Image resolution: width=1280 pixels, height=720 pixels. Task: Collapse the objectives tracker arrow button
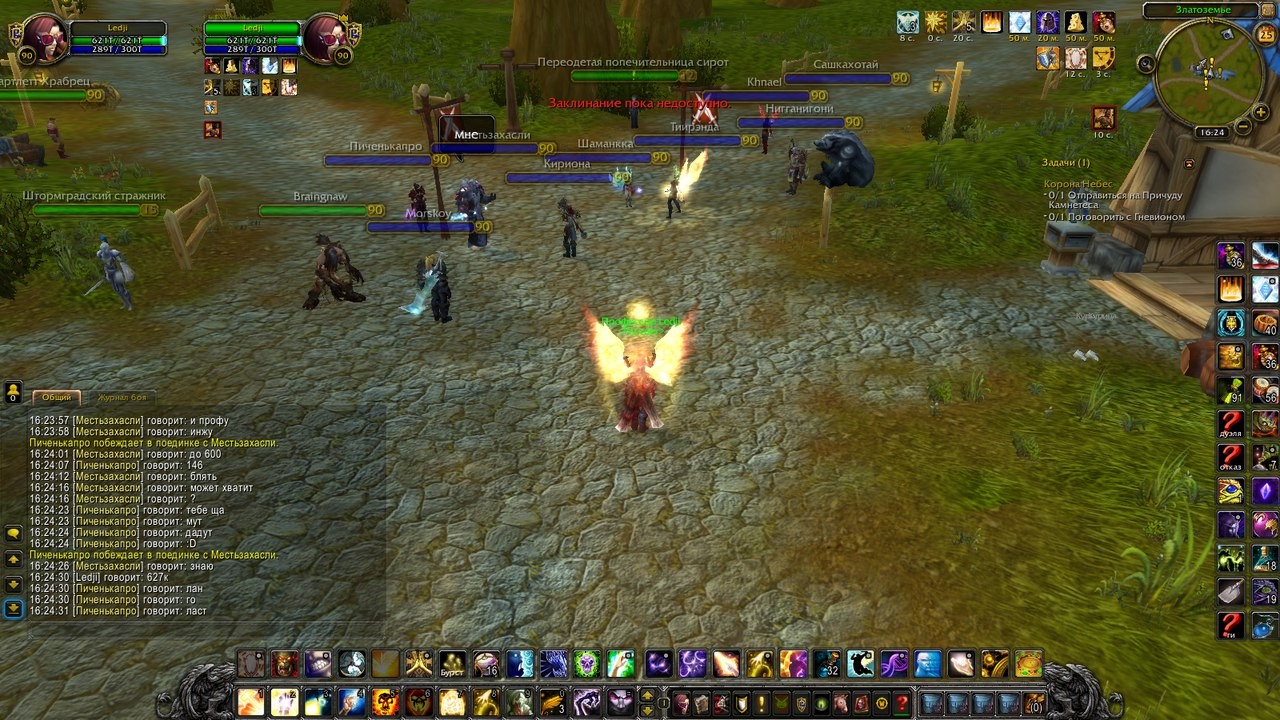(1189, 163)
